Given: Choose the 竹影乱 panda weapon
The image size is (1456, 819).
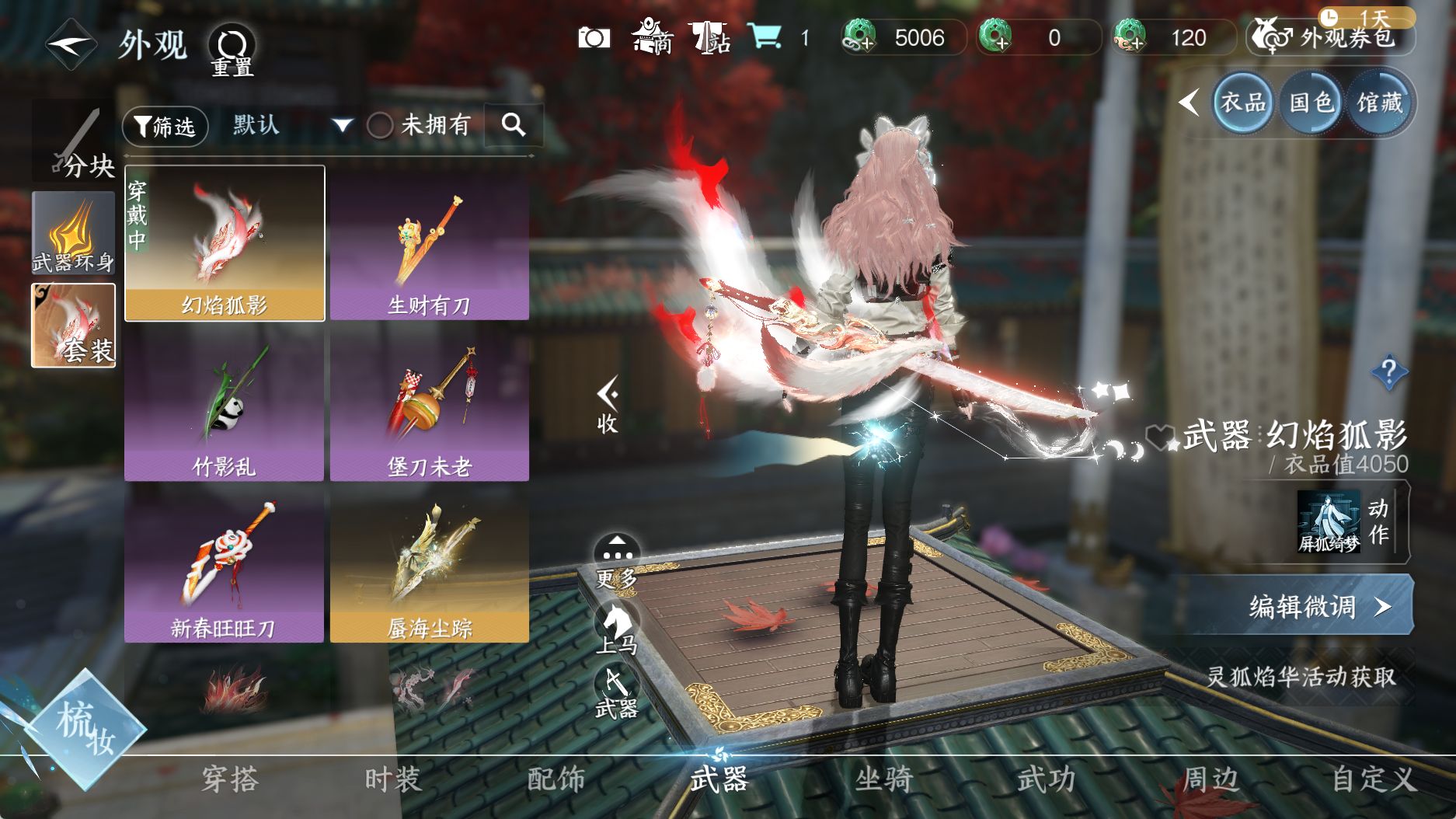Looking at the screenshot, I should [224, 404].
